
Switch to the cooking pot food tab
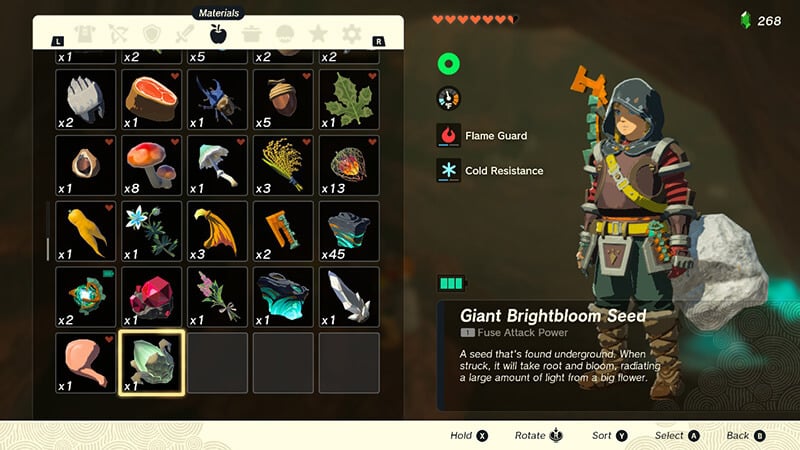click(x=251, y=34)
